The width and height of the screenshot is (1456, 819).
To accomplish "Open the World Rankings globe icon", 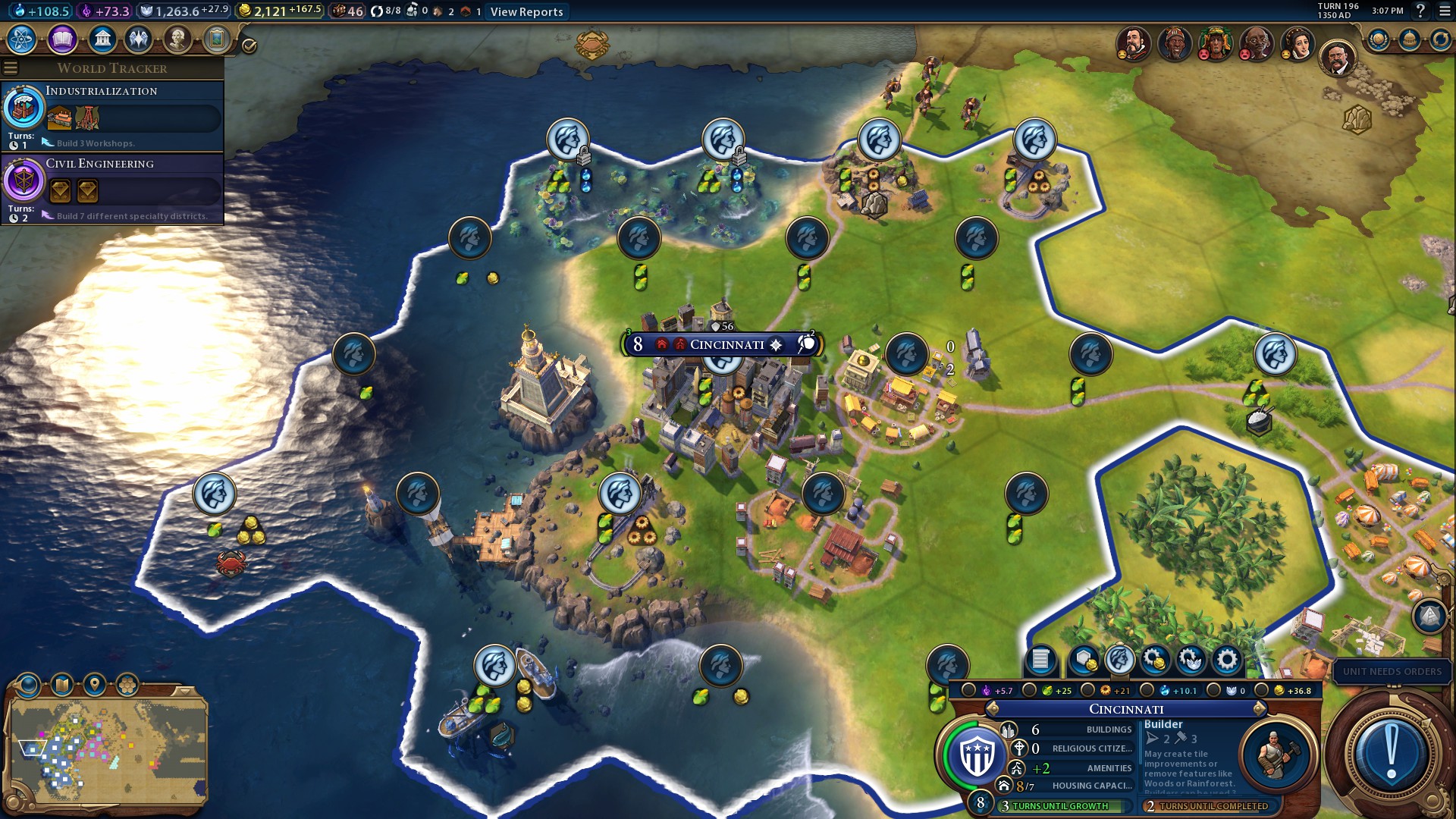I will point(1378,39).
